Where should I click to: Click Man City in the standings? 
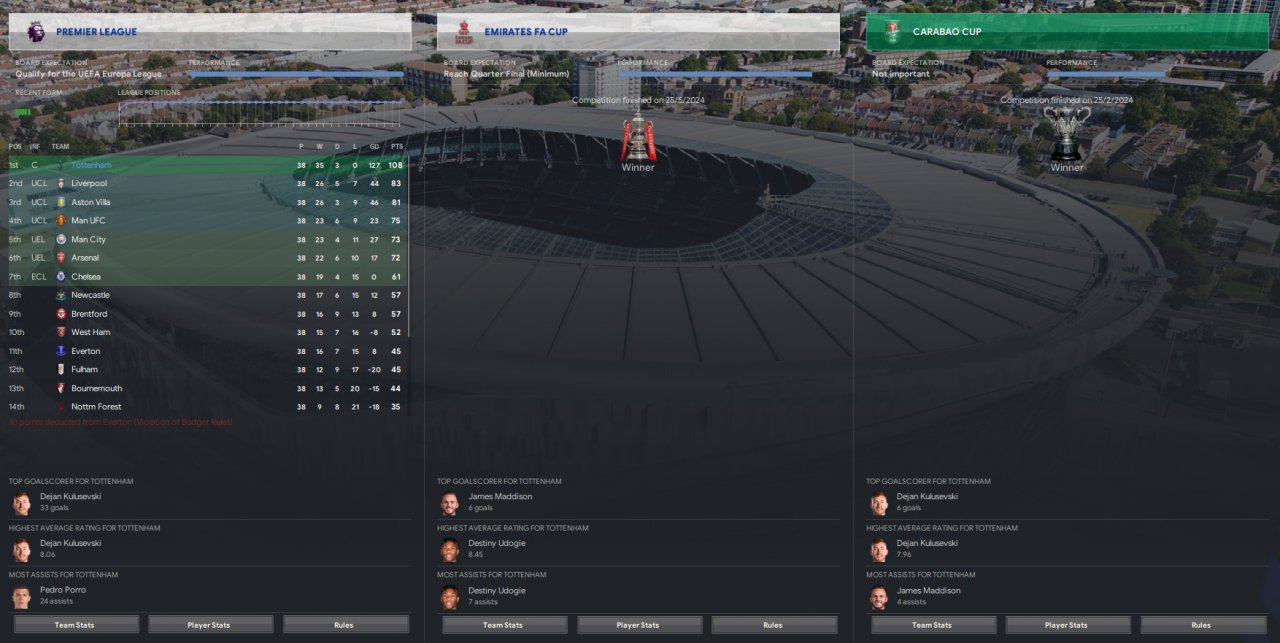(88, 240)
